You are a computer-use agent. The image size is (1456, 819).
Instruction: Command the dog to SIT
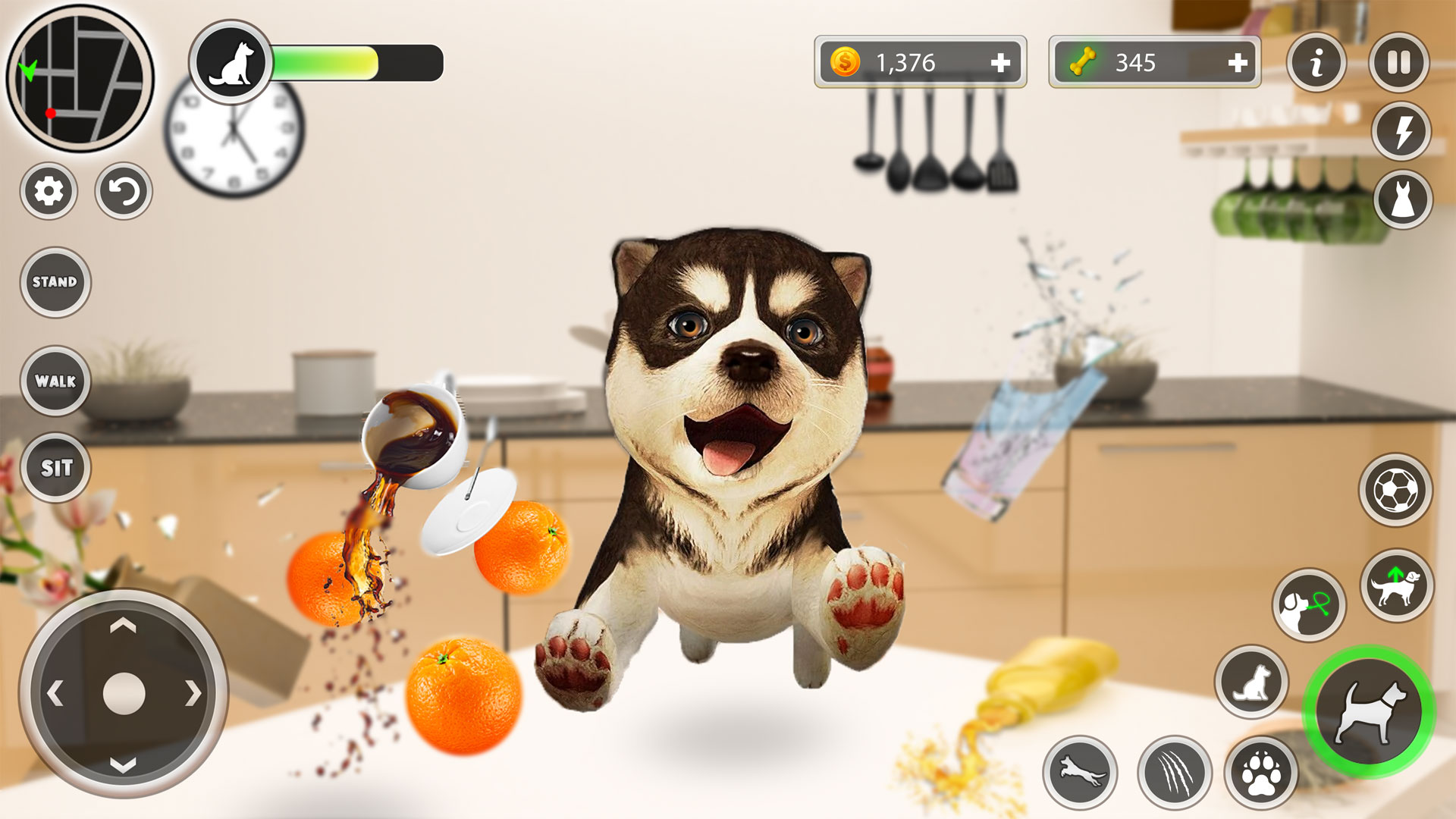(55, 469)
